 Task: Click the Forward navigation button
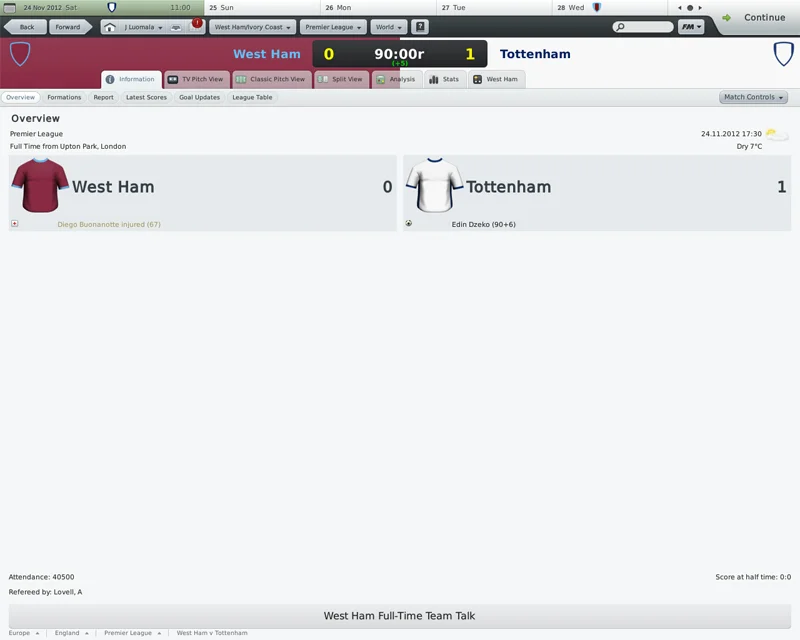(68, 27)
